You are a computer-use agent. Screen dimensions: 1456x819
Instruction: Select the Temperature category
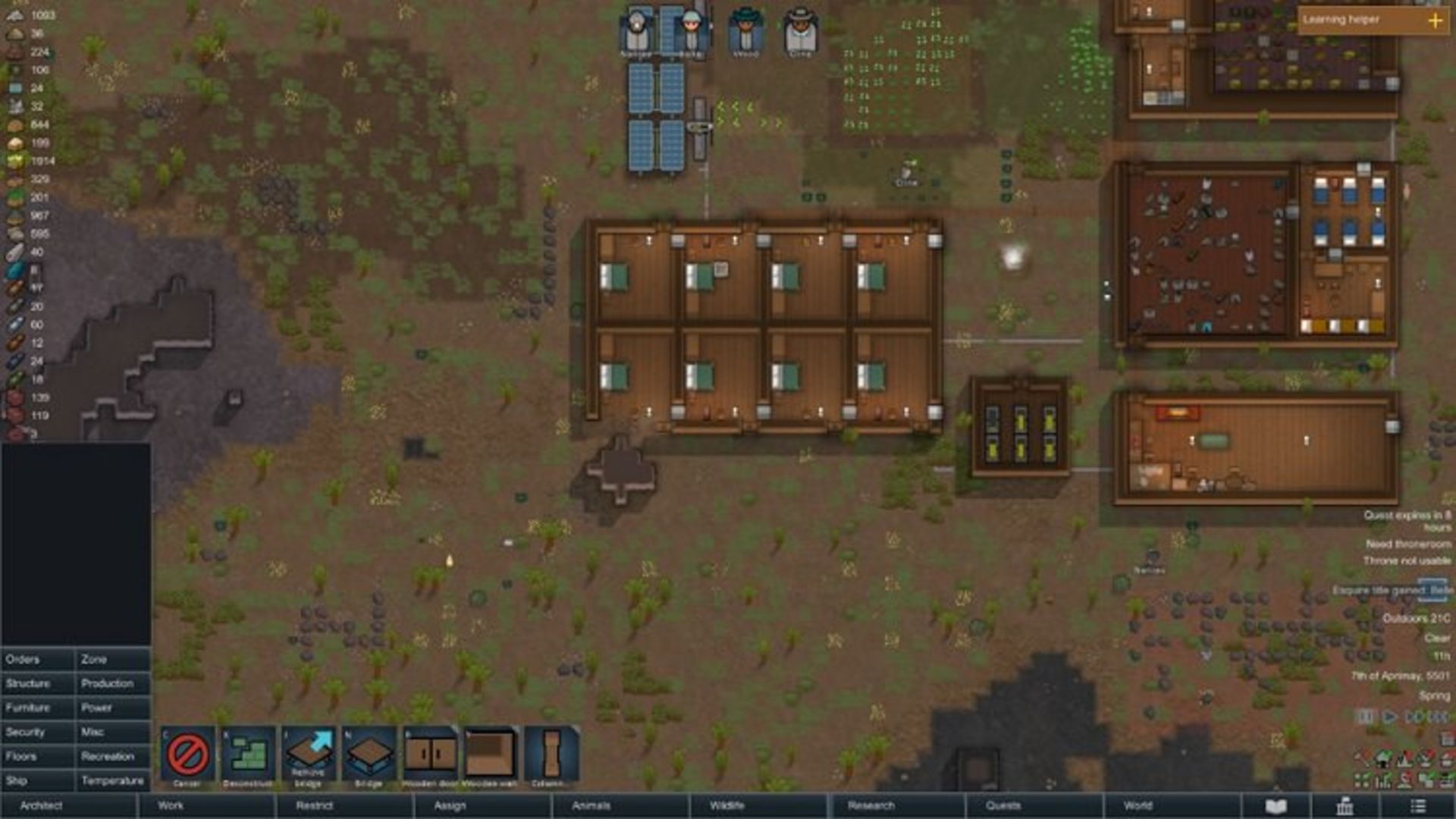point(112,781)
